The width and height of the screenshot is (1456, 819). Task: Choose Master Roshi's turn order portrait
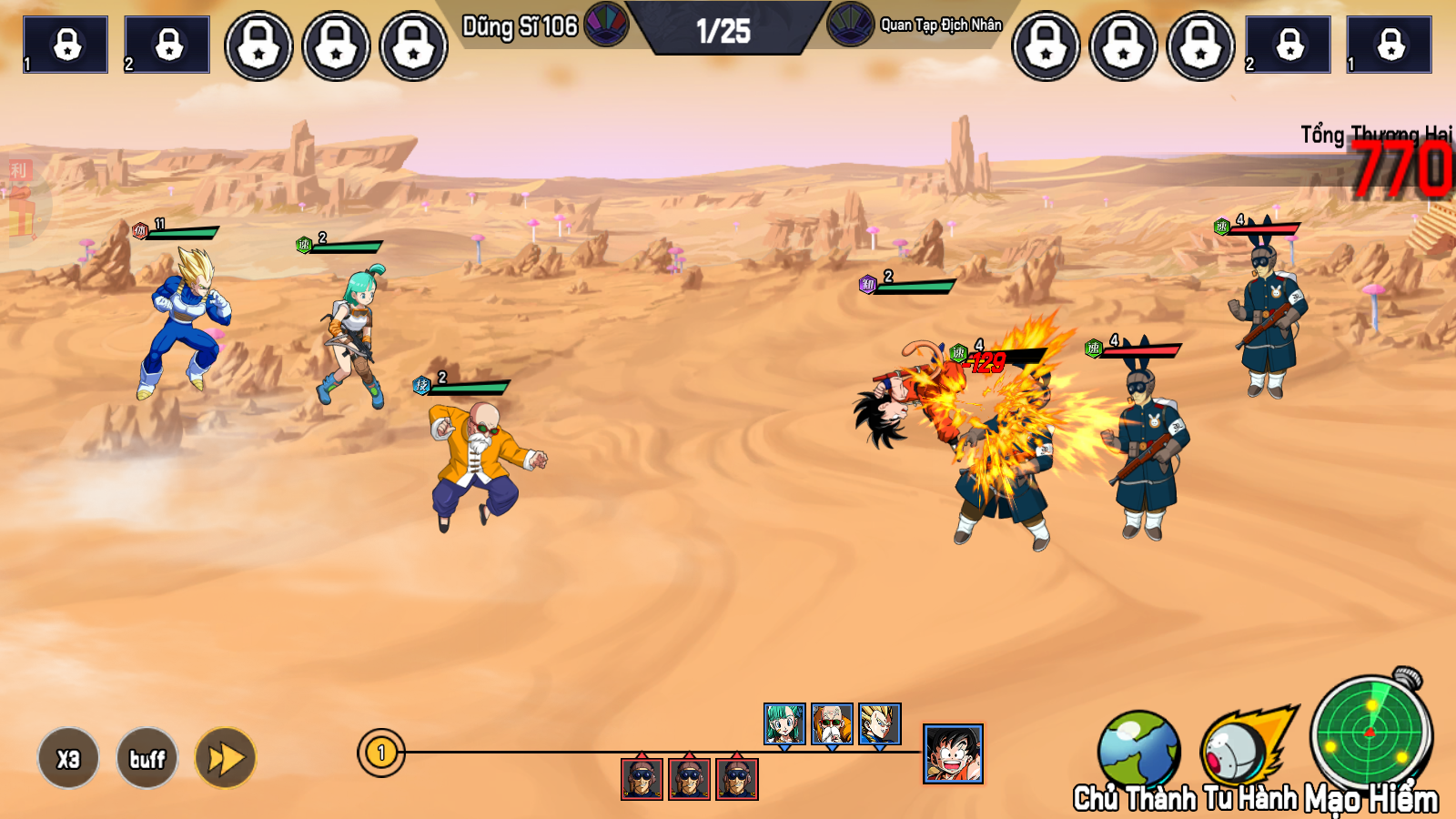point(832,723)
